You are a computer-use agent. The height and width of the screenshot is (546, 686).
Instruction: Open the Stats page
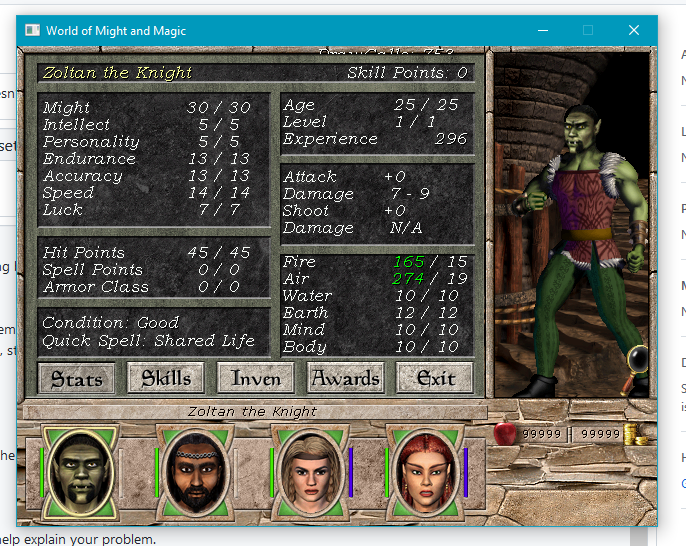coord(77,378)
